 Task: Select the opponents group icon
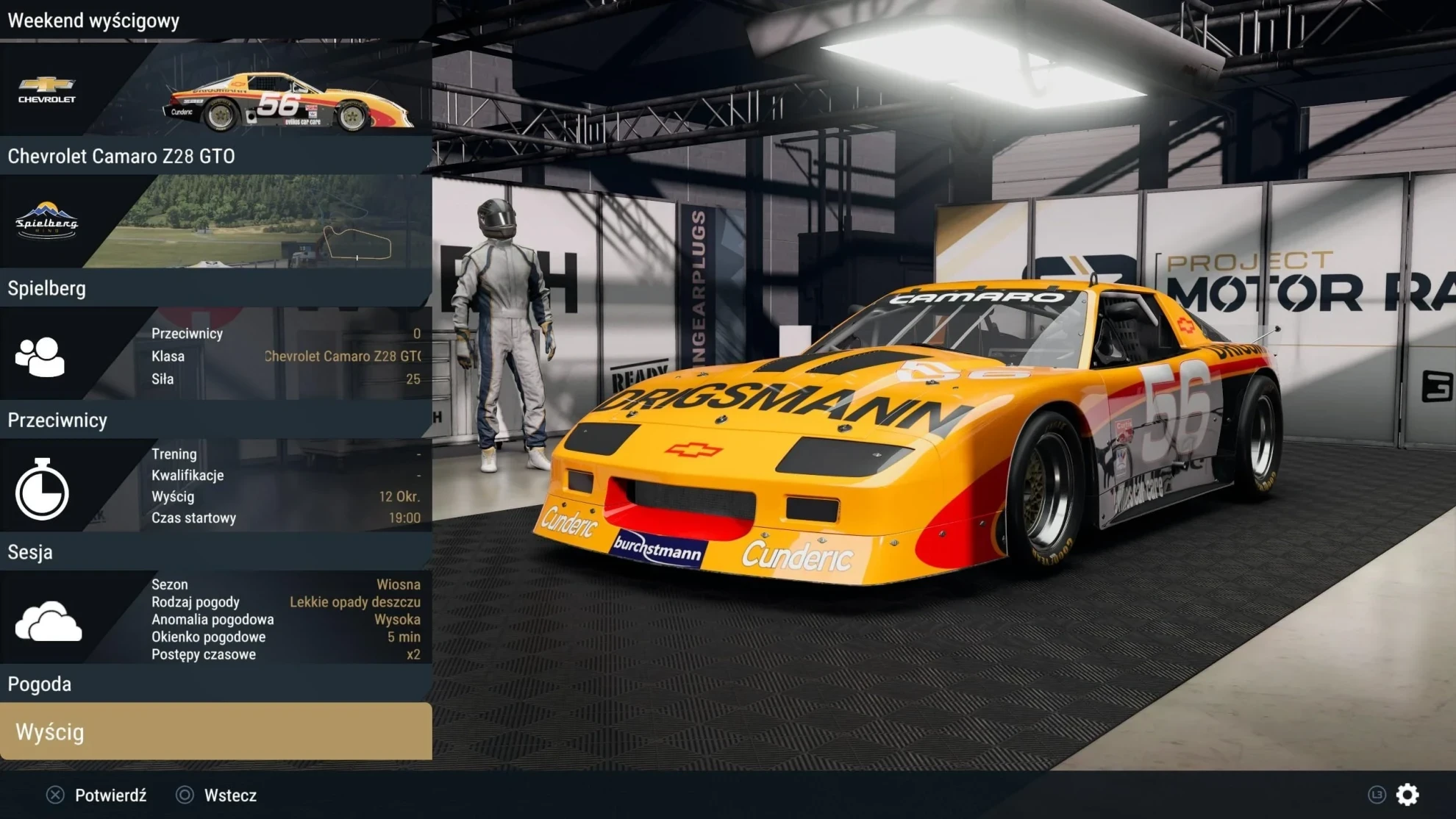click(x=40, y=357)
